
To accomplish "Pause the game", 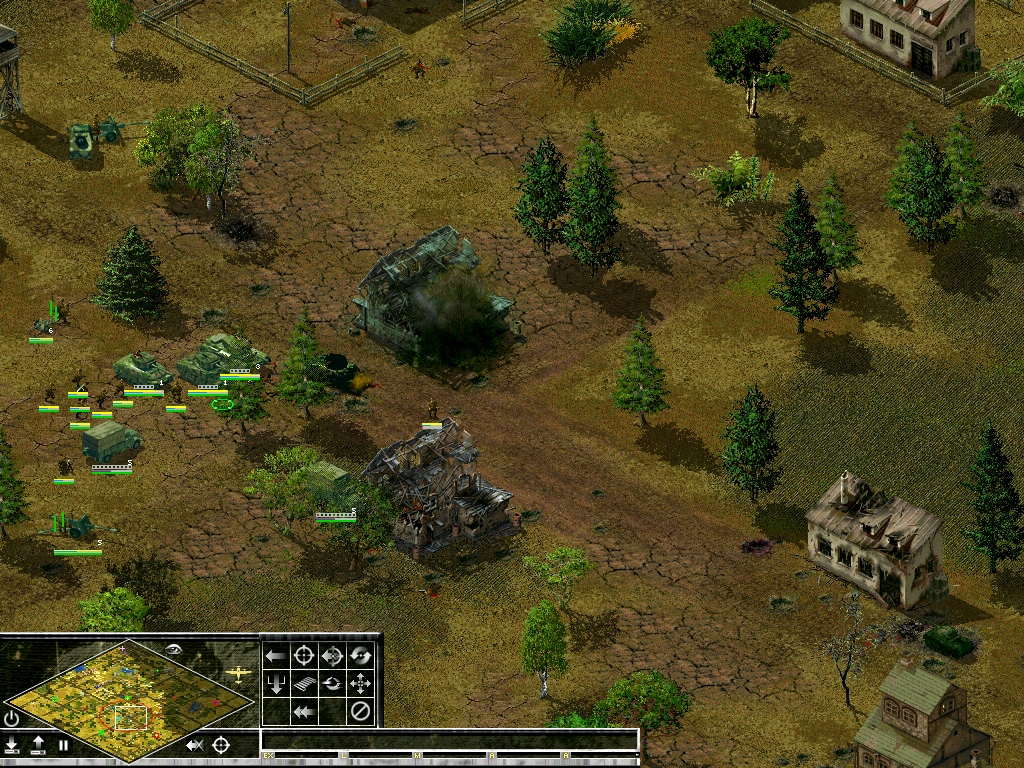I will [64, 745].
